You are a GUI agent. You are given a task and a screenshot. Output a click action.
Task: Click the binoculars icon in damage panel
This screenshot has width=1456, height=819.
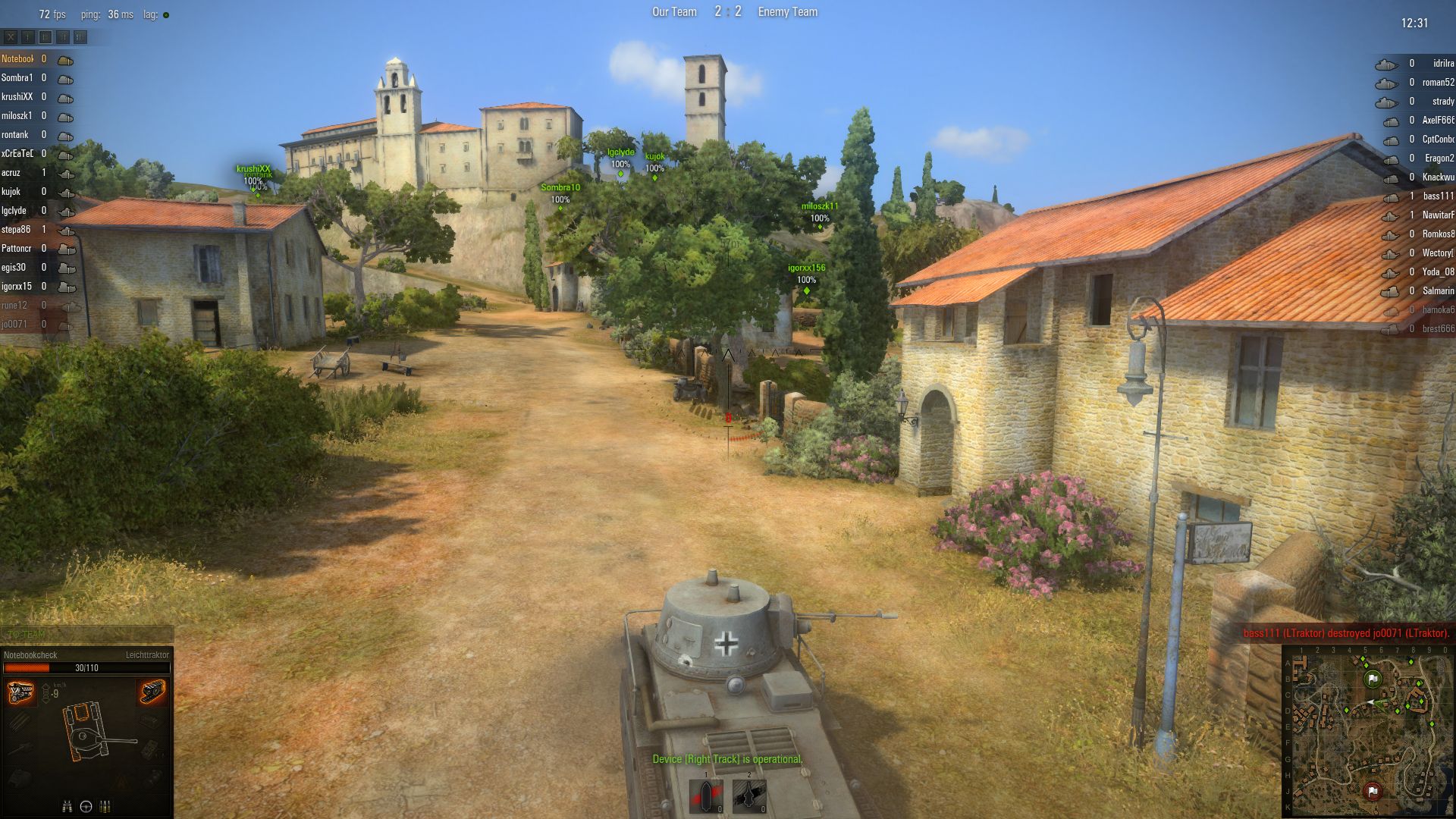pos(67,806)
